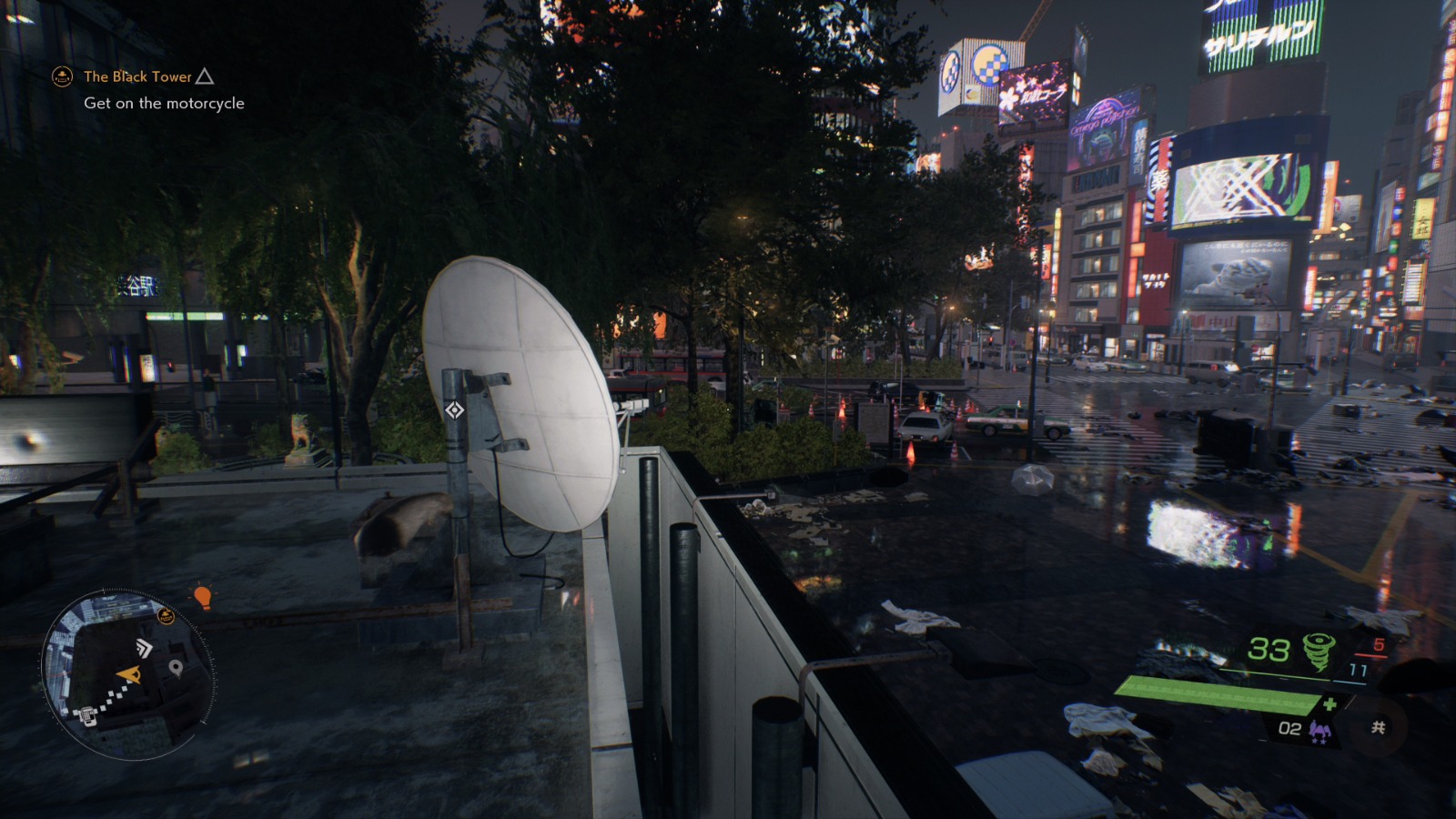The image size is (1456, 819).
Task: Select the phone waypoint icon on the minimap
Action: click(x=88, y=716)
